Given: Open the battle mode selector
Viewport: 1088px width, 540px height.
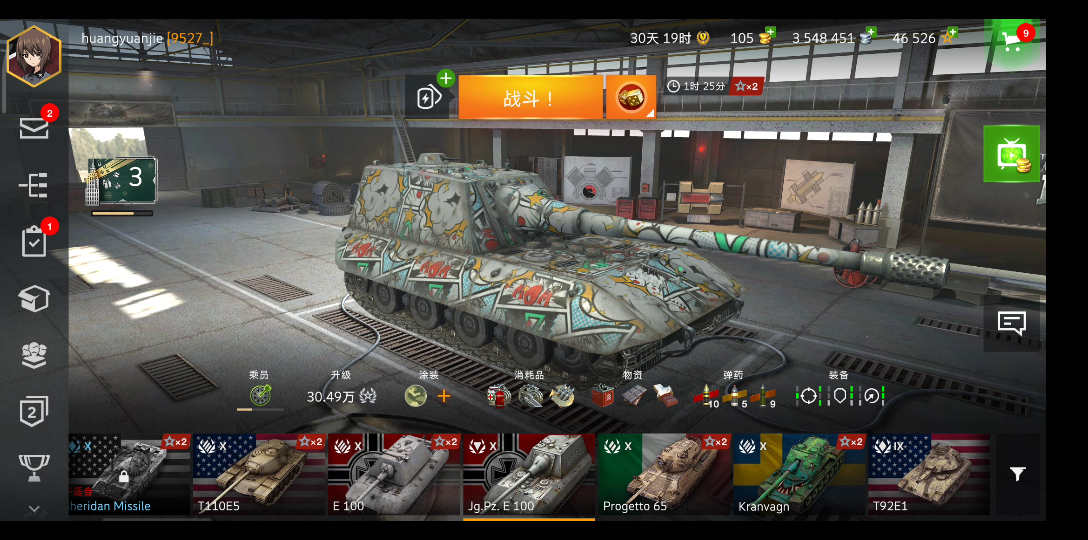Looking at the screenshot, I should tap(630, 98).
